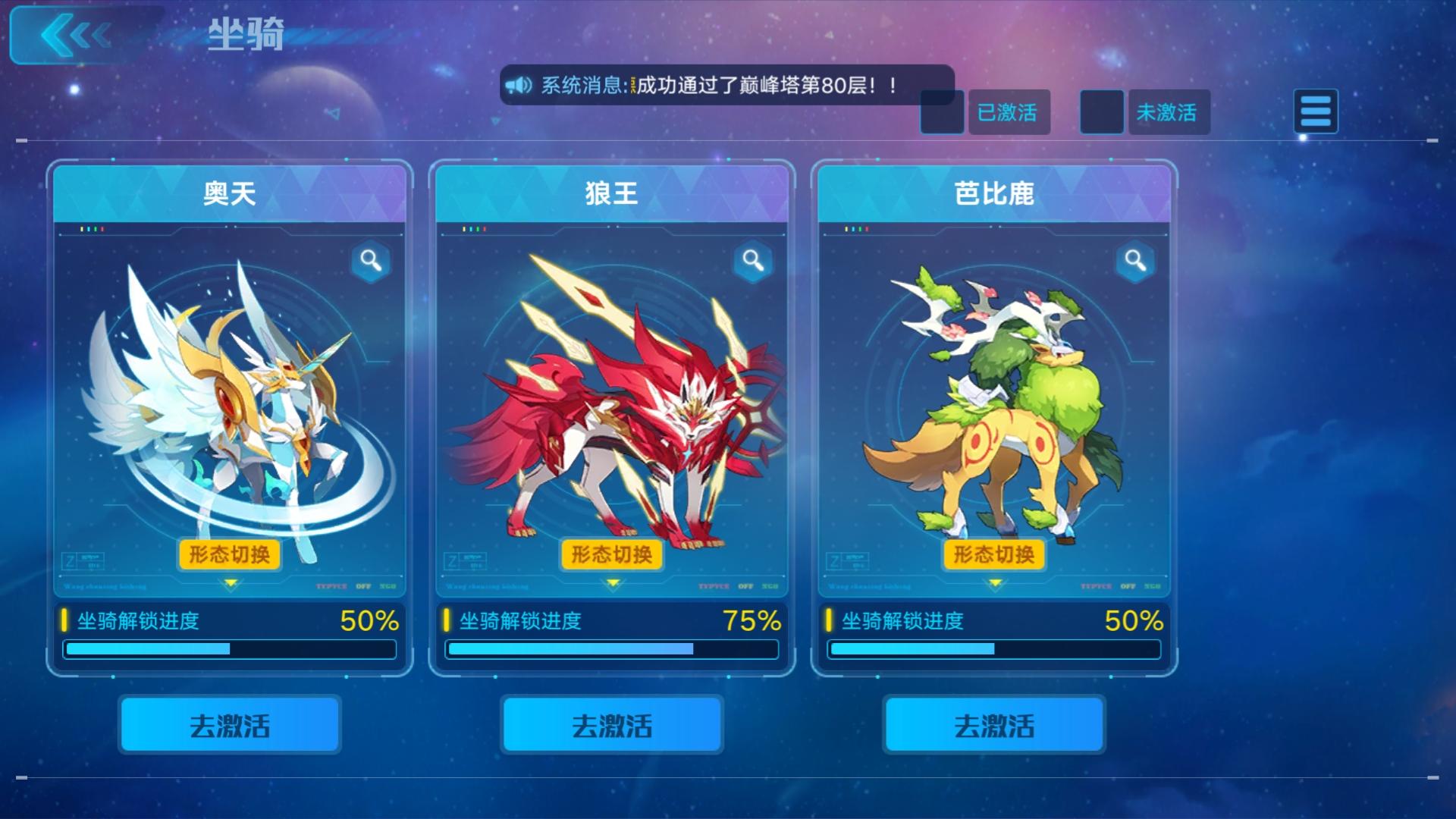Viewport: 1456px width, 819px height.
Task: Expand the arrow below 芭比鹿's form switch button
Action: (x=993, y=584)
